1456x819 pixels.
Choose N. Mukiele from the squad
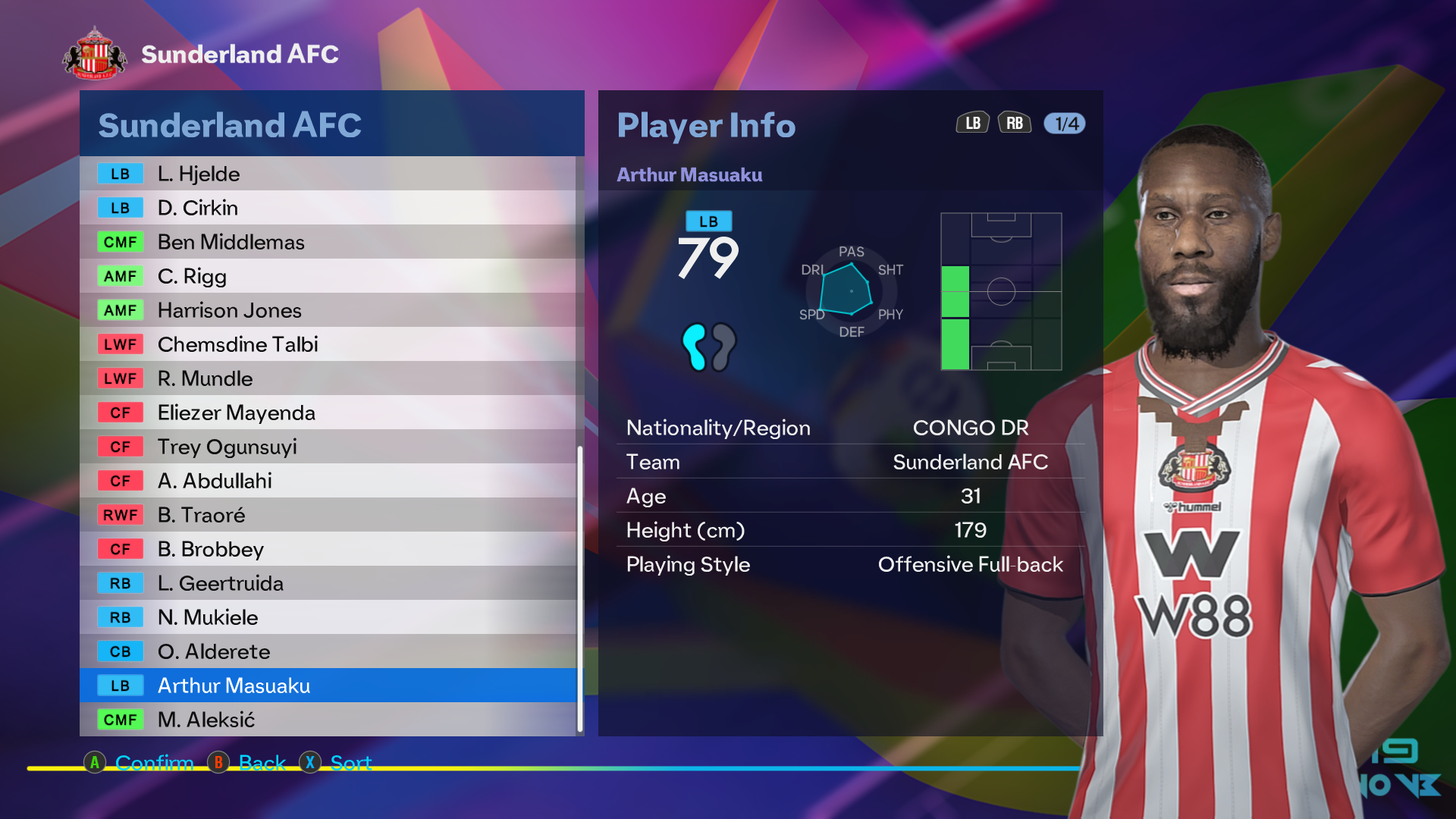click(x=328, y=617)
